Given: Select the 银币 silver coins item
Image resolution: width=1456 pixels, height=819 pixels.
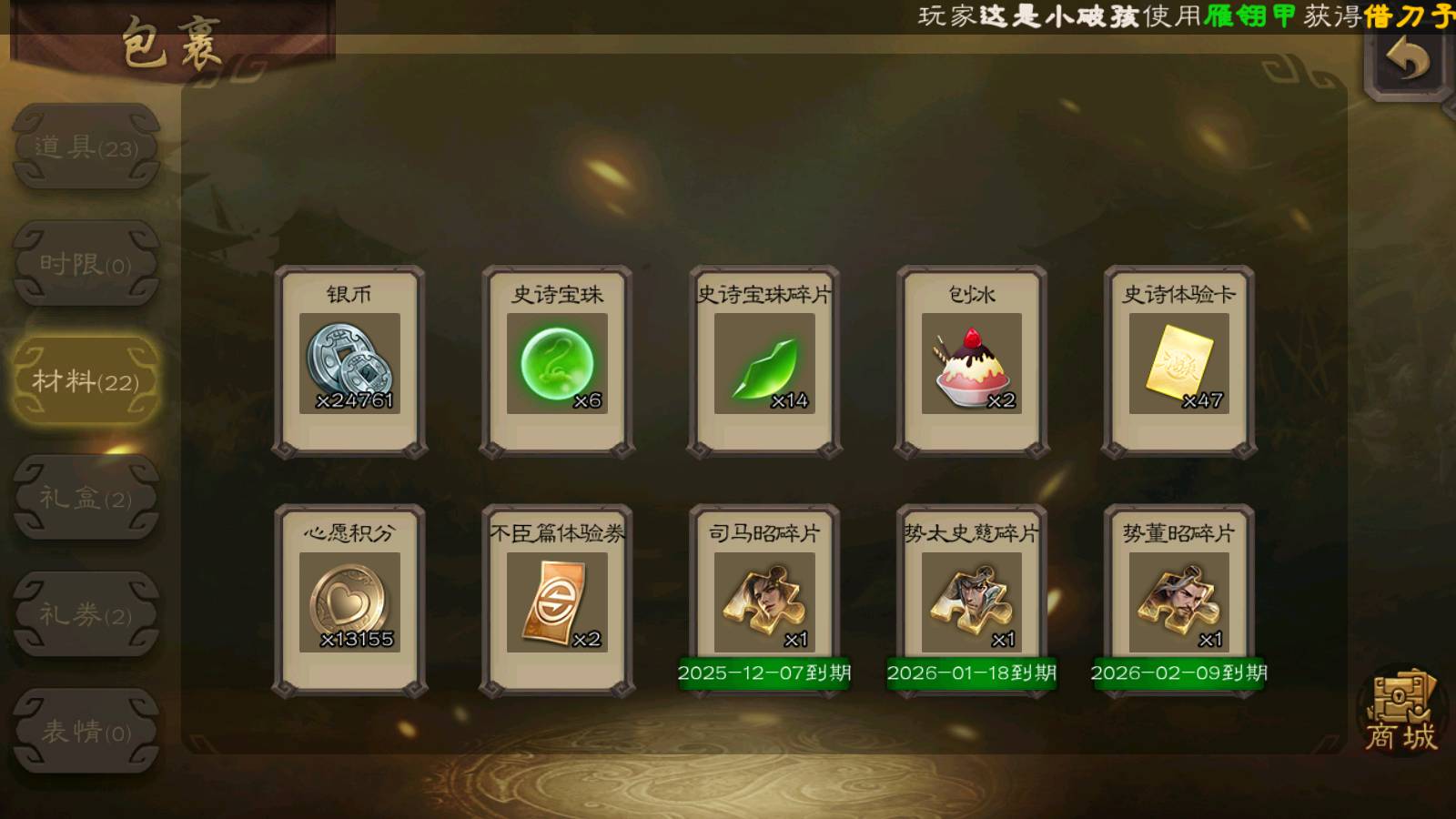Looking at the screenshot, I should coord(349,362).
